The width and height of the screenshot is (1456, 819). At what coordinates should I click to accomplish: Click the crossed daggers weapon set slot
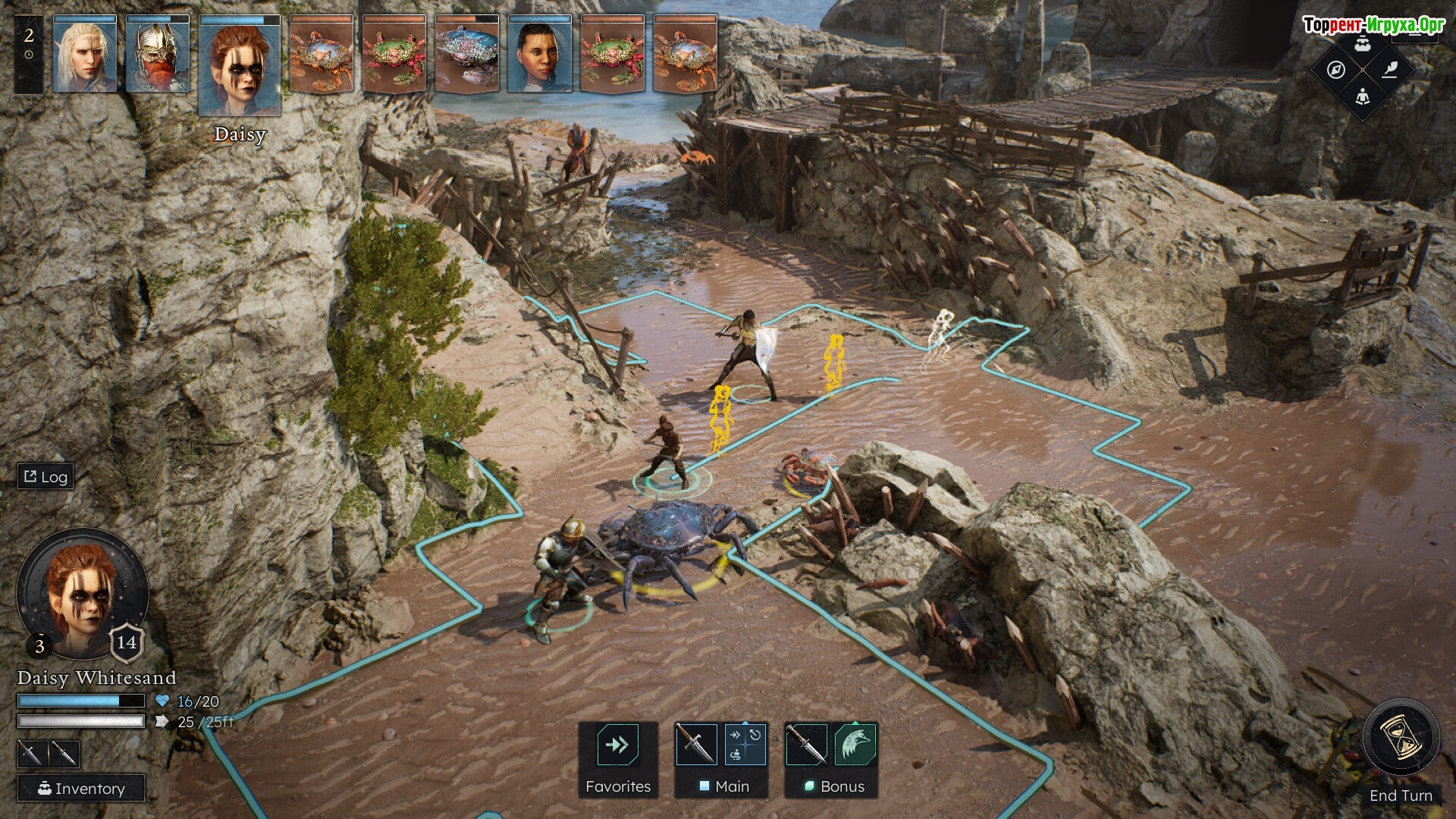pyautogui.click(x=49, y=754)
